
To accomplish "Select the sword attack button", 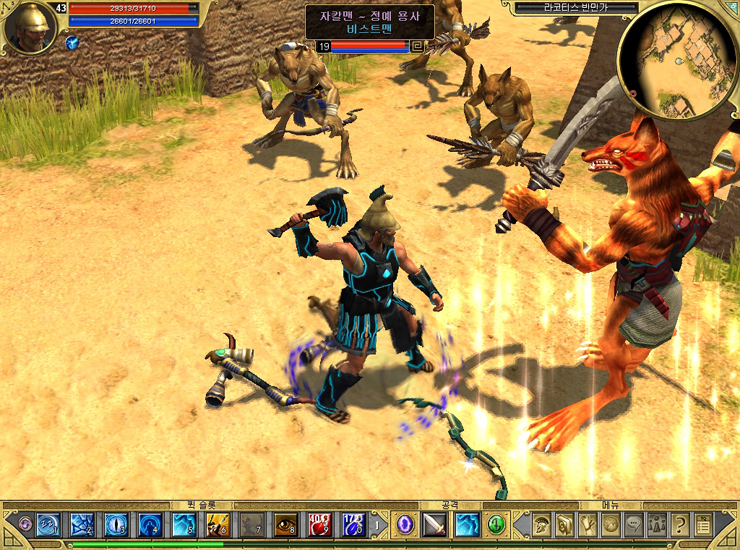I will click(x=435, y=524).
